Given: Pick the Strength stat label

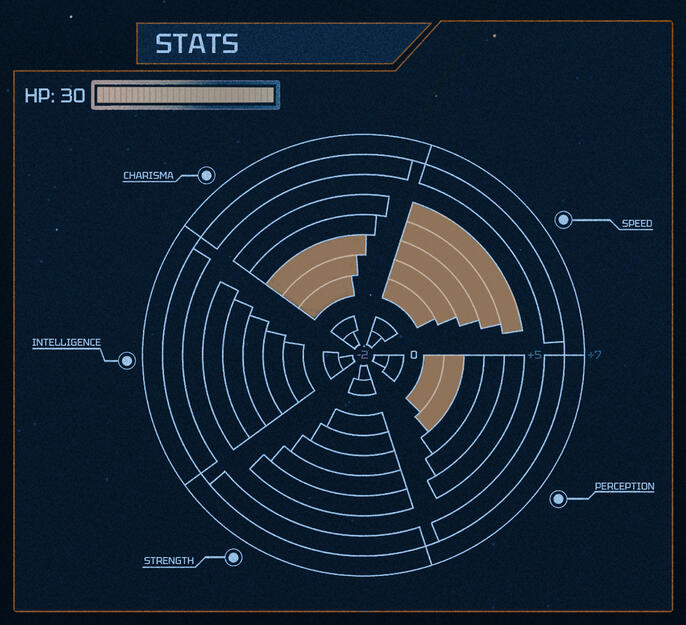Looking at the screenshot, I should 169,561.
